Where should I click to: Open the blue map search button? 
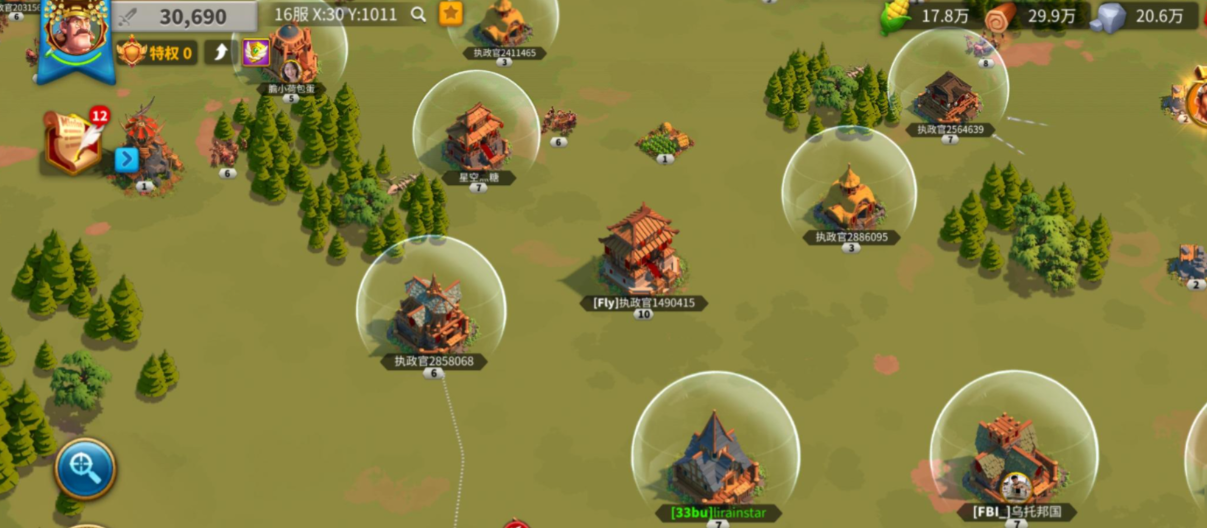[85, 468]
